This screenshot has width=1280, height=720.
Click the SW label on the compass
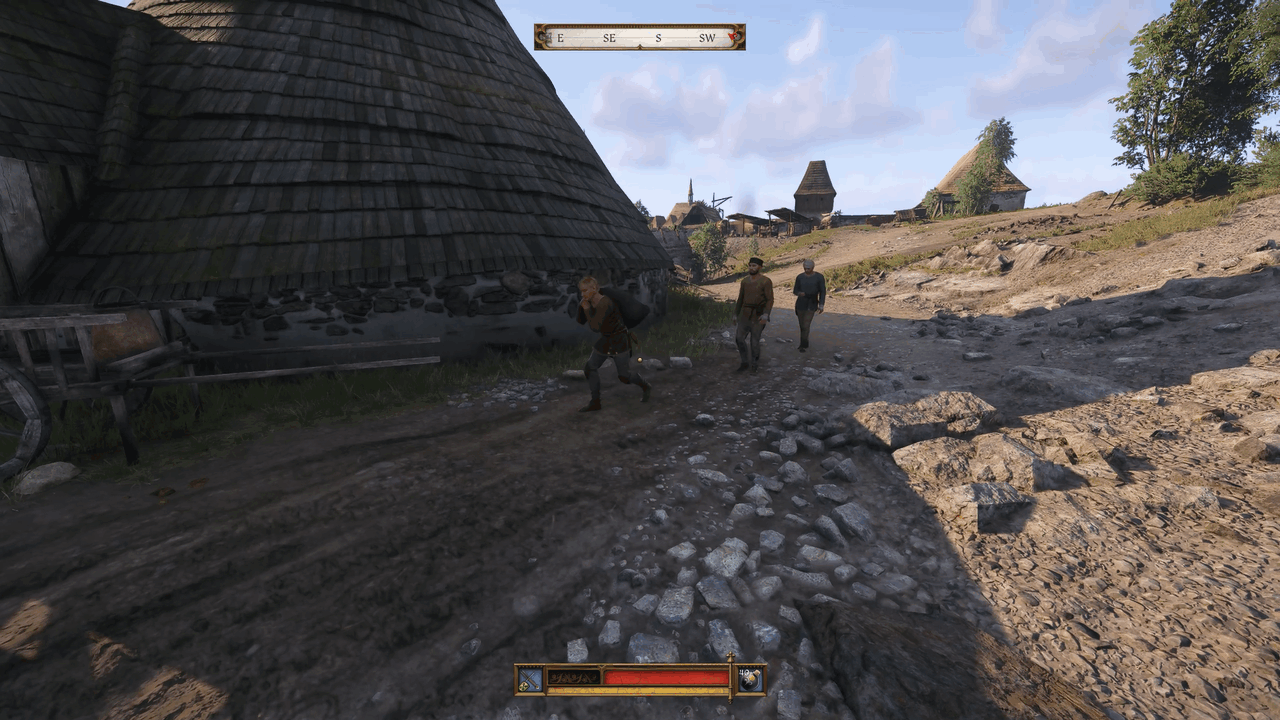point(708,37)
